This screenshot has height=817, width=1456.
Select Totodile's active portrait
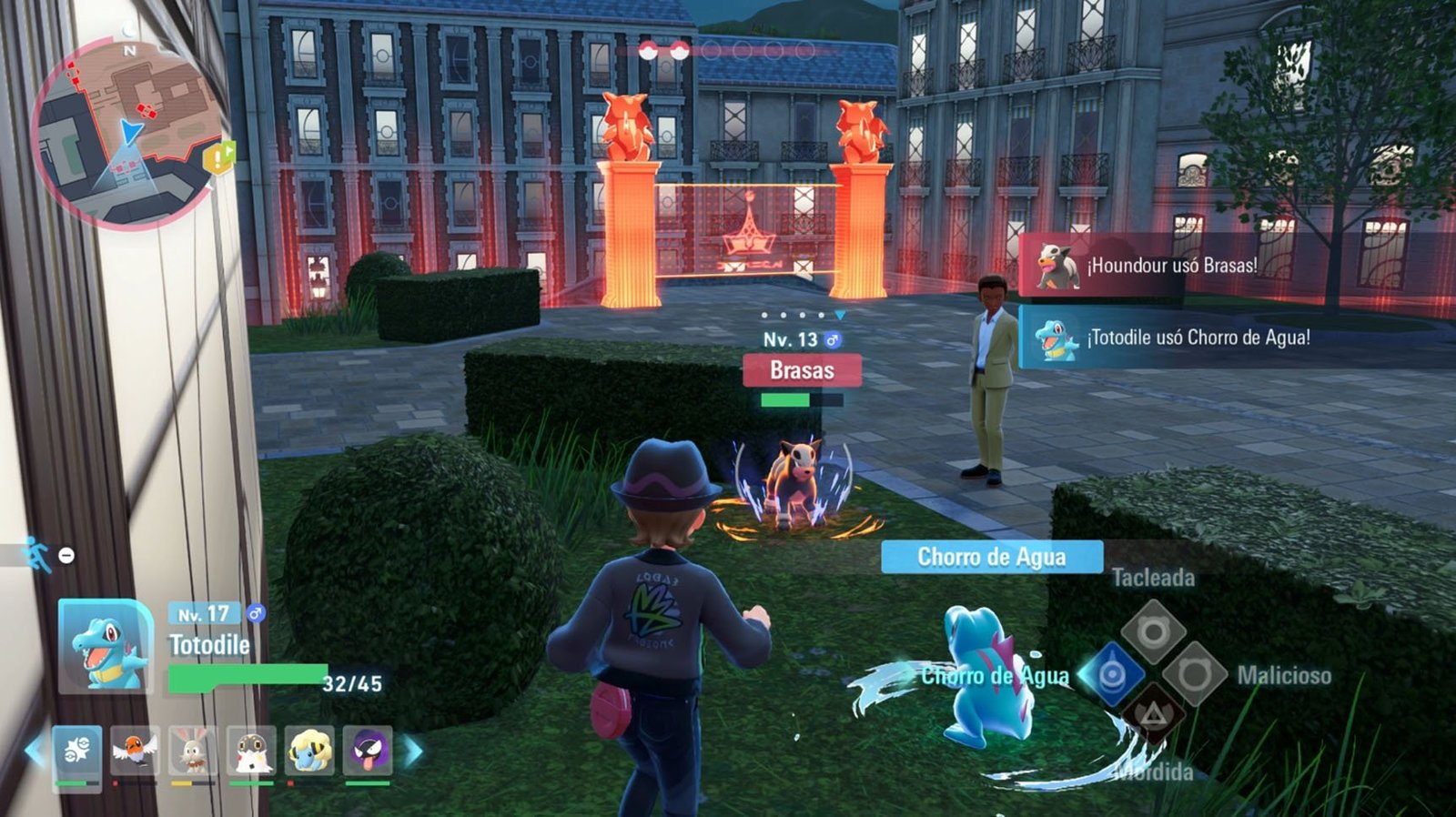(x=106, y=646)
